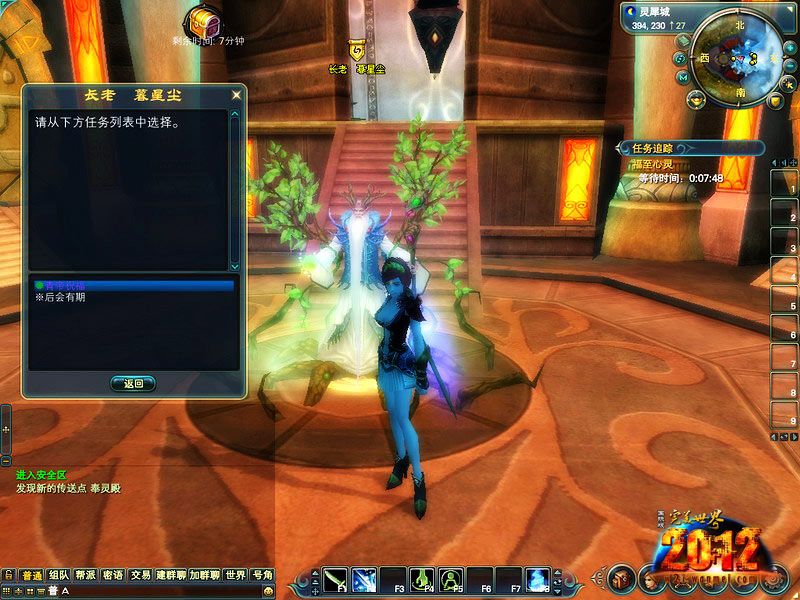Use the green figure skill in slot F4

423,579
